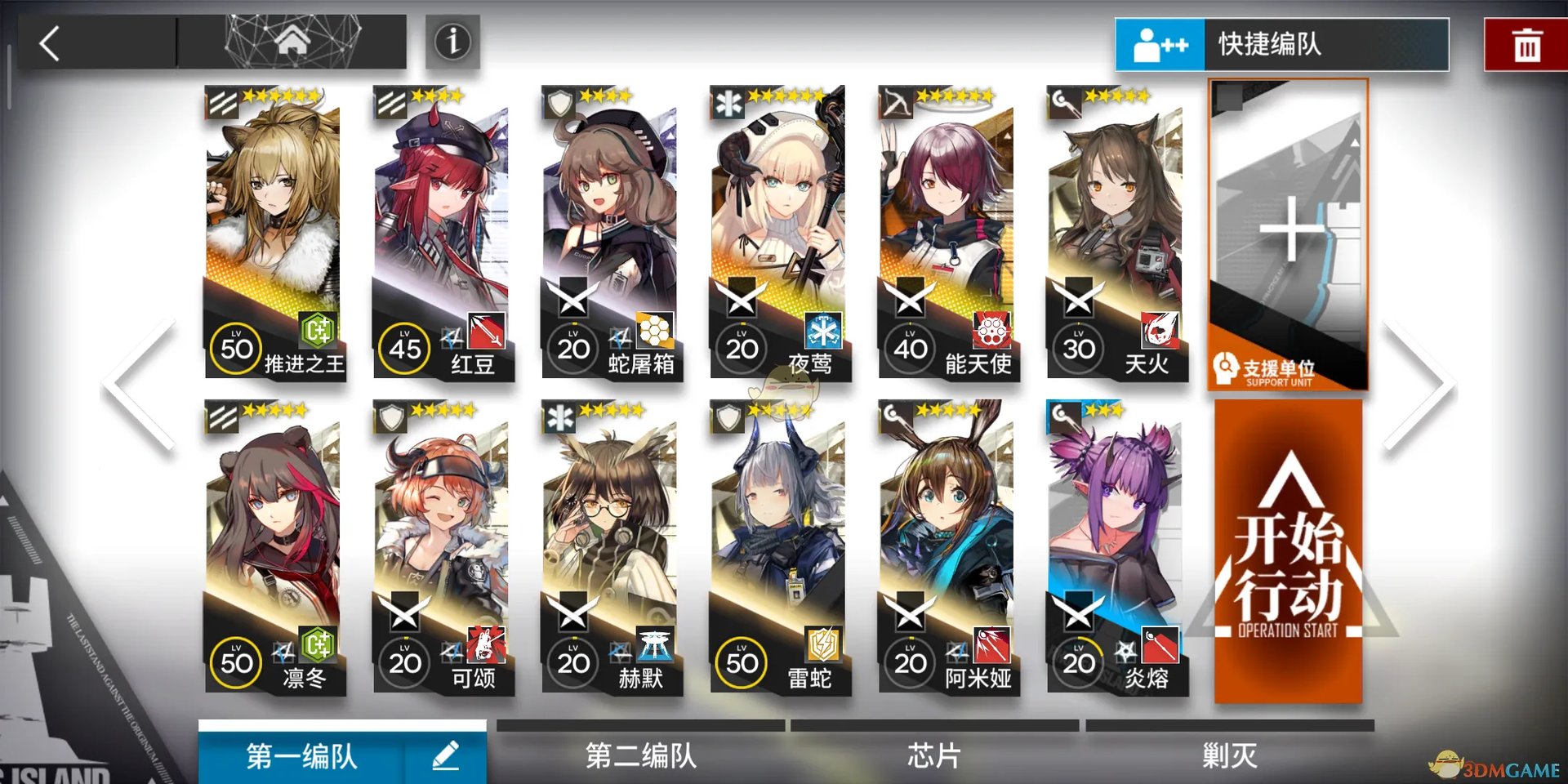This screenshot has width=1568, height=784.
Task: Click 凛冬's green C+ skill icon
Action: (318, 646)
